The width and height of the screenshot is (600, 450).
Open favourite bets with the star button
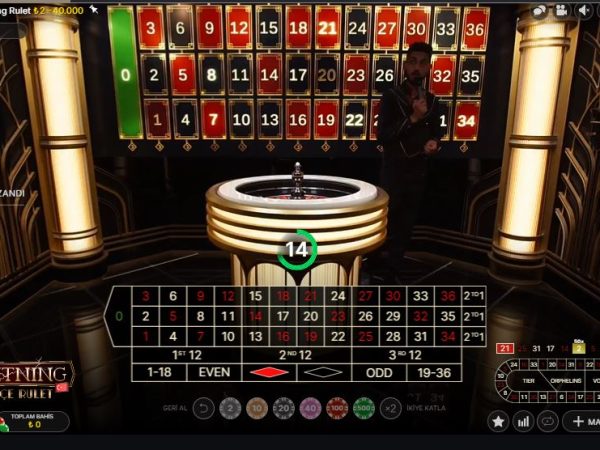(x=498, y=422)
